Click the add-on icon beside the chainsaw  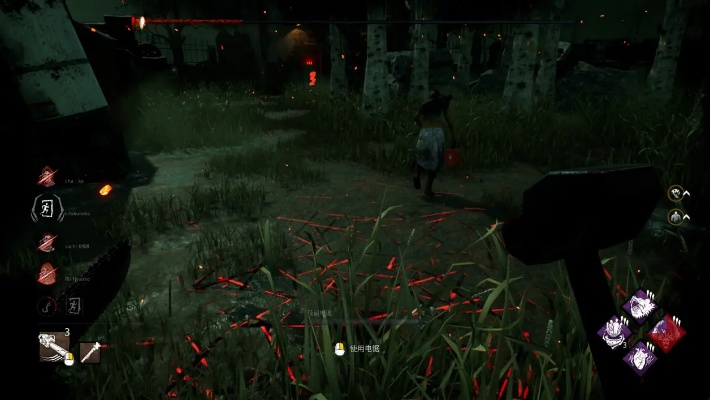tap(90, 350)
